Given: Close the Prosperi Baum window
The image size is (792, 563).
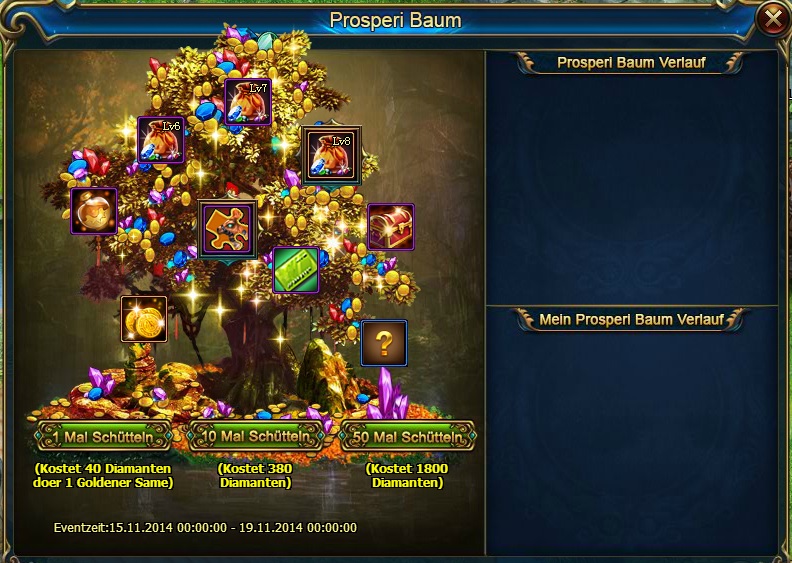Looking at the screenshot, I should tap(772, 18).
